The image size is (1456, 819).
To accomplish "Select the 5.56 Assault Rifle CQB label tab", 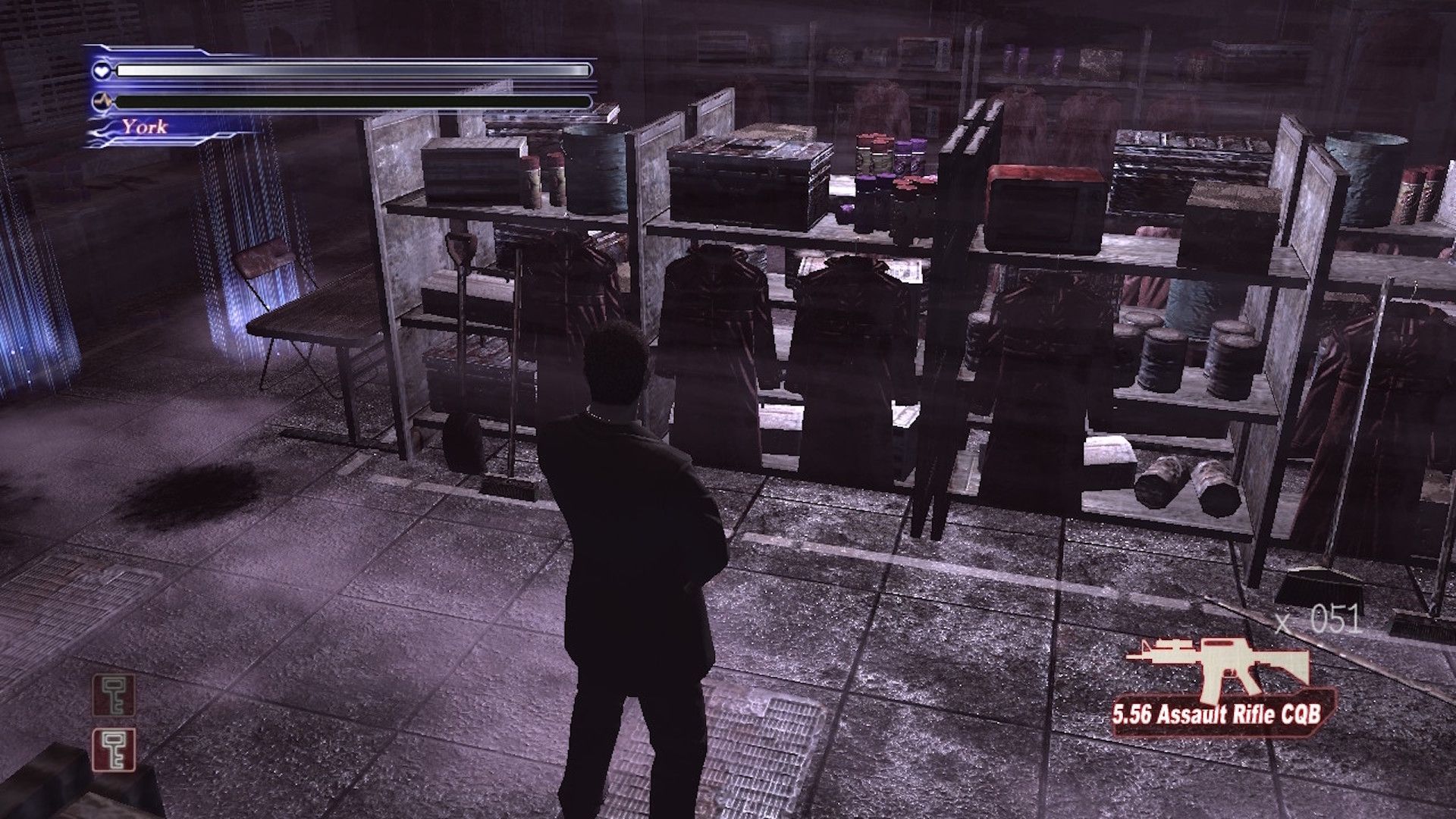I will point(1221,713).
